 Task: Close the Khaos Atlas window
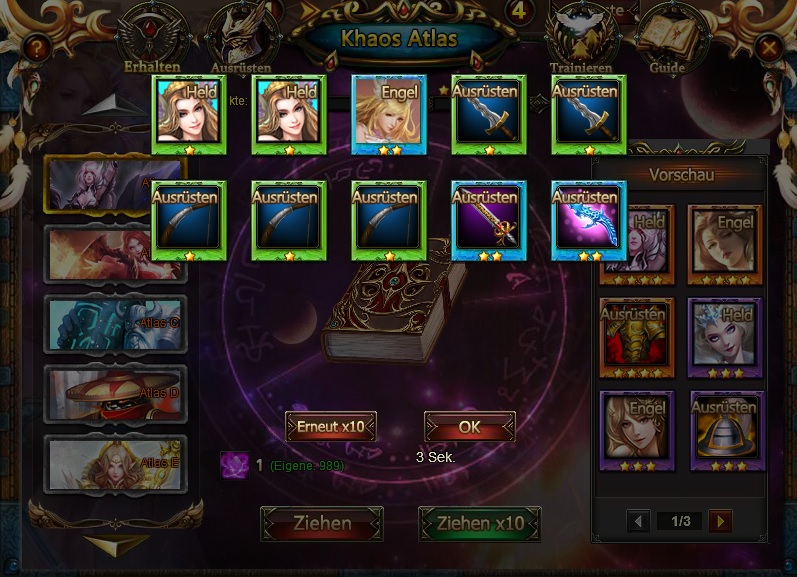click(x=768, y=46)
